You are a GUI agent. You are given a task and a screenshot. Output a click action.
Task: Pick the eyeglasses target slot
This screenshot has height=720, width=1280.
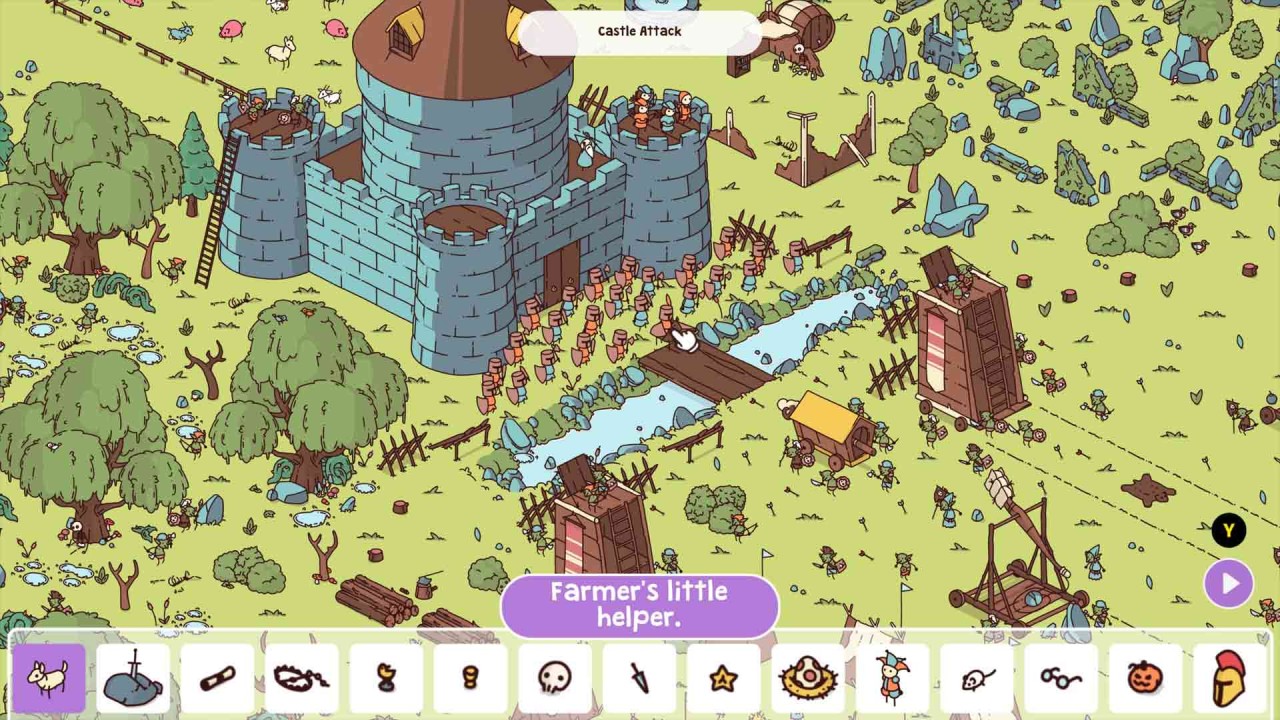click(1060, 679)
